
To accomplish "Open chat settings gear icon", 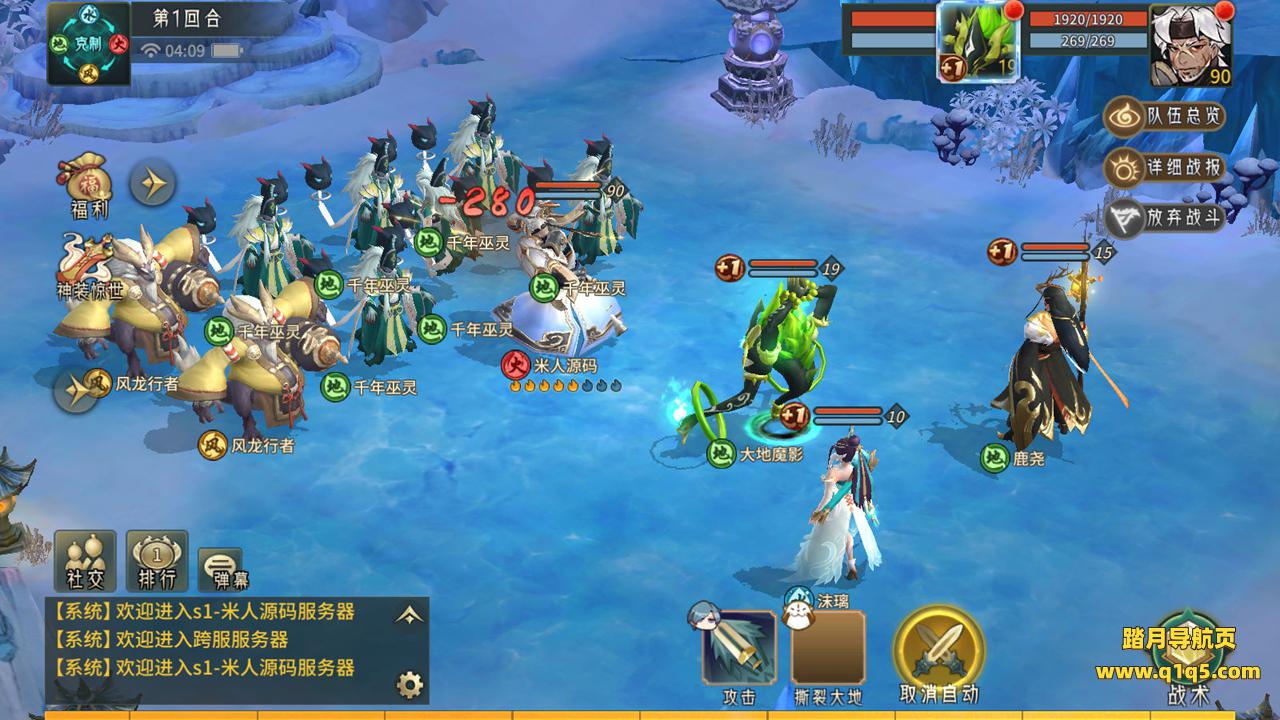I will pos(409,685).
